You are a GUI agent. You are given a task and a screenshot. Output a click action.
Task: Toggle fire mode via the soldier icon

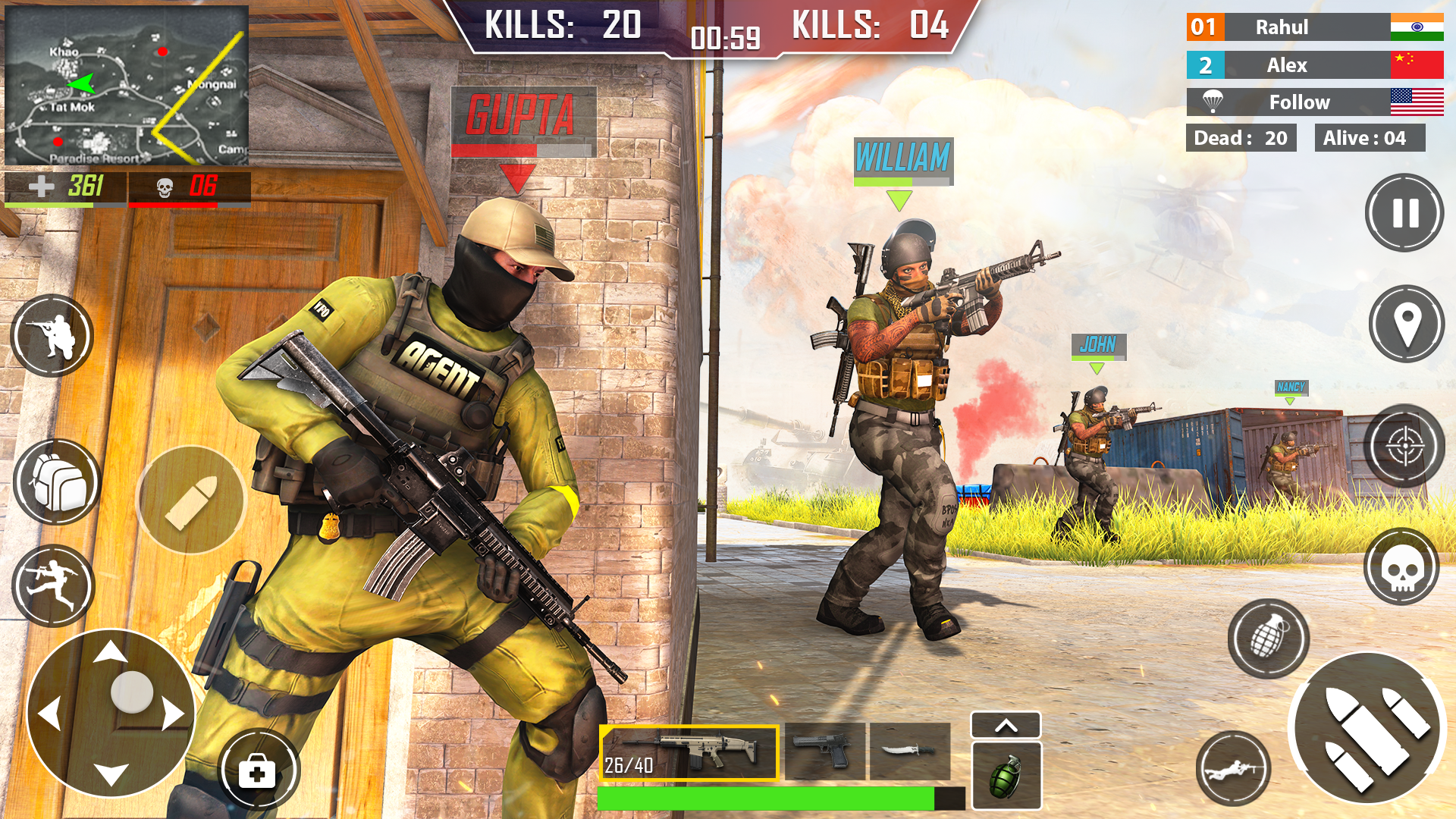click(x=51, y=336)
